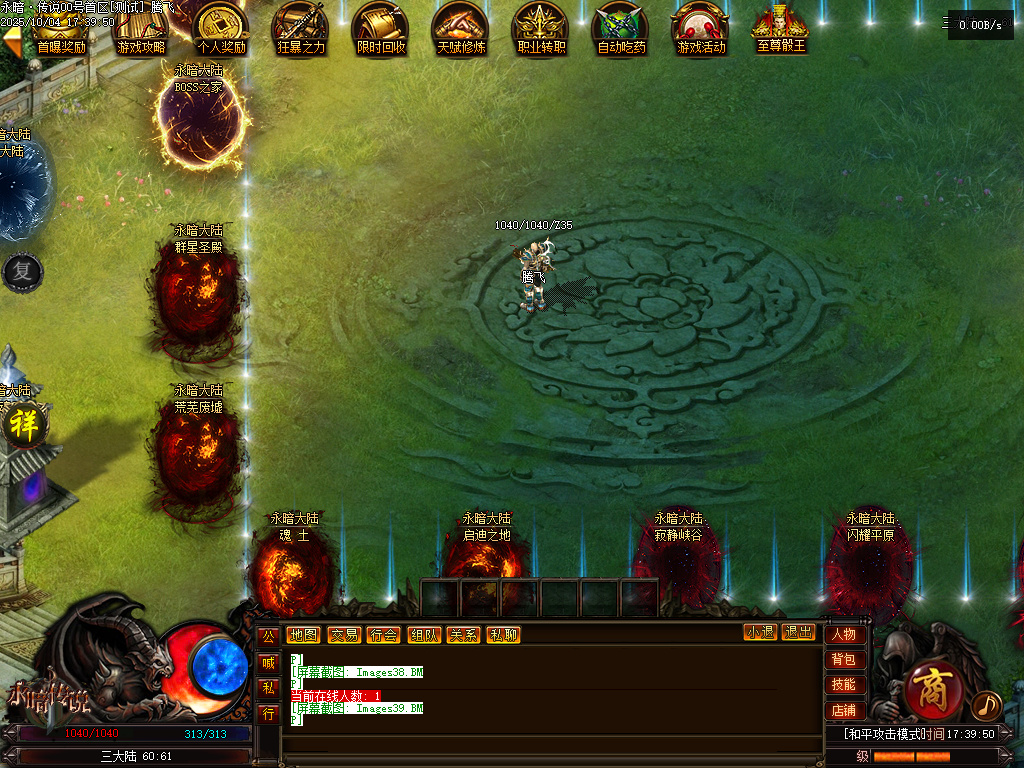Open the 游戏攻略 game guide
This screenshot has width=1024, height=768.
(x=141, y=28)
